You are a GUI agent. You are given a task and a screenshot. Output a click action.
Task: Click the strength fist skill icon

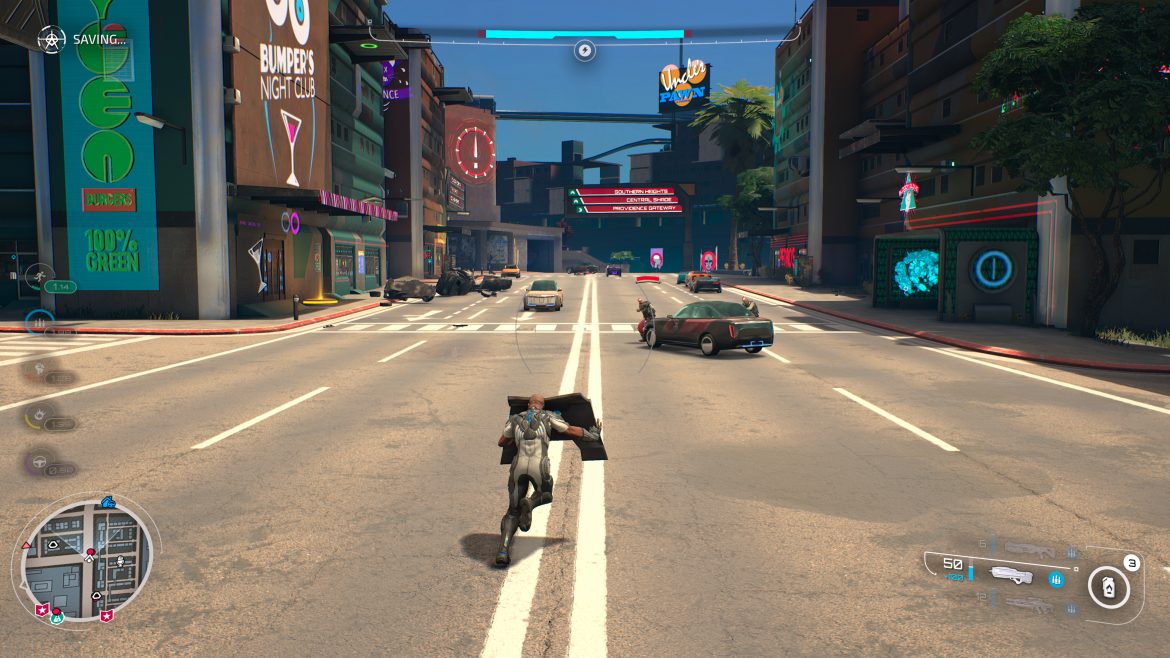tap(39, 368)
